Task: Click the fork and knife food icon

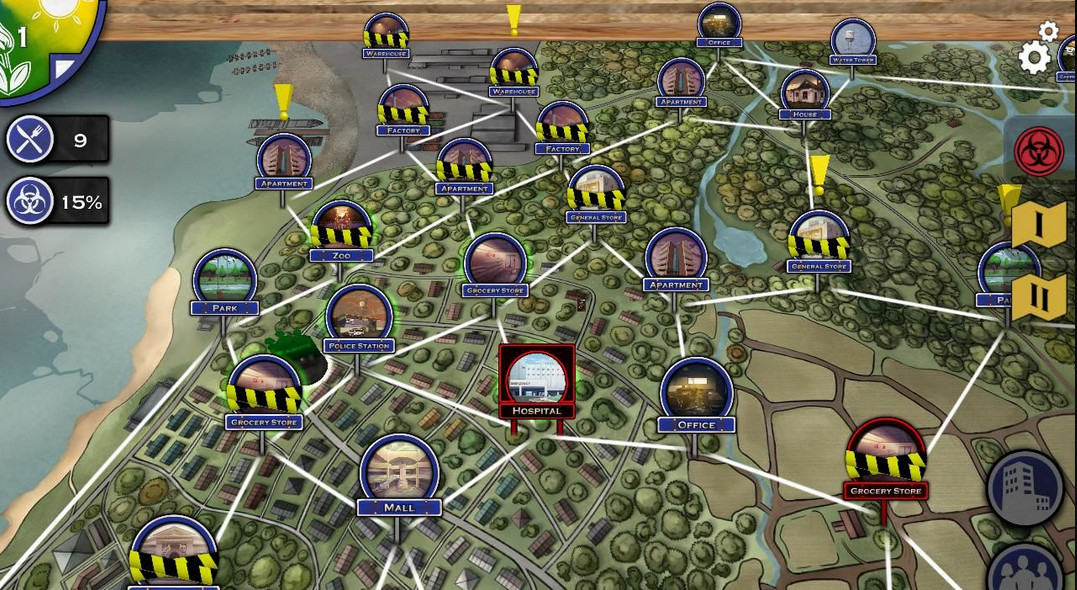Action: click(x=30, y=140)
